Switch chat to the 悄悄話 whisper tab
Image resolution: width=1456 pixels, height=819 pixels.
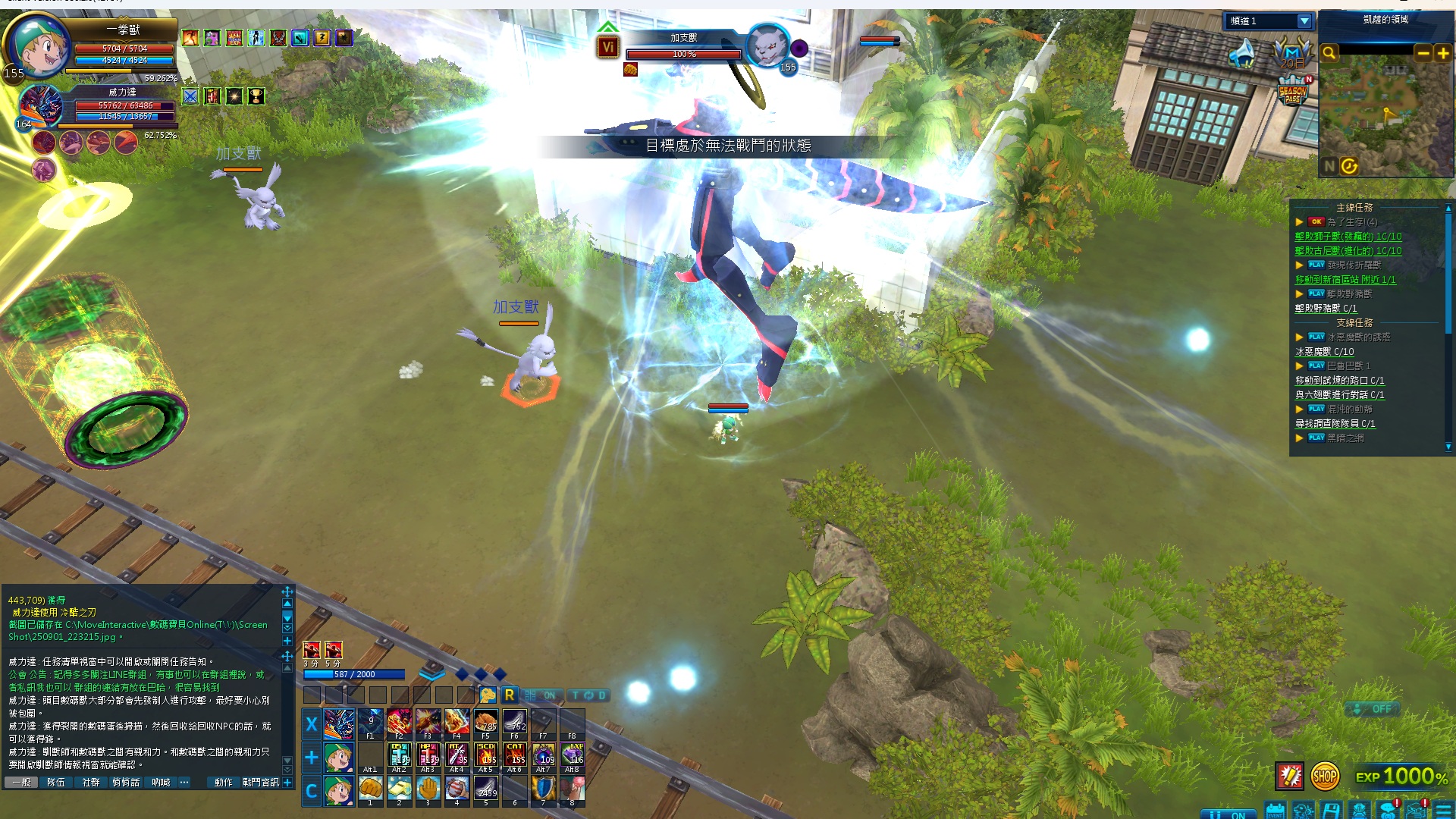click(126, 782)
